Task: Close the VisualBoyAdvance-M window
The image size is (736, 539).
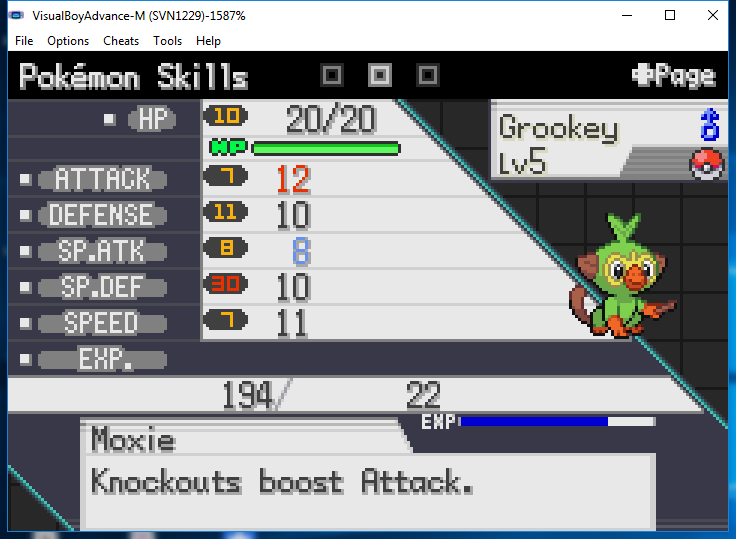Action: pos(712,15)
